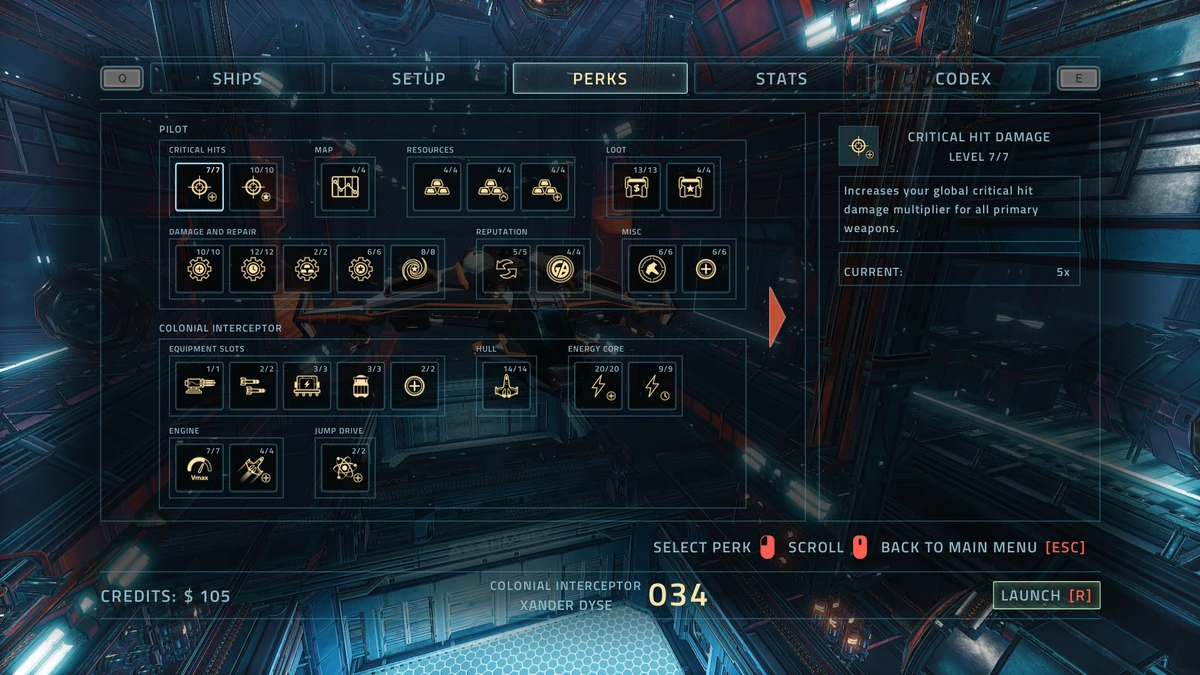
Task: Select the 10/10 Critical Hits perk
Action: [253, 187]
